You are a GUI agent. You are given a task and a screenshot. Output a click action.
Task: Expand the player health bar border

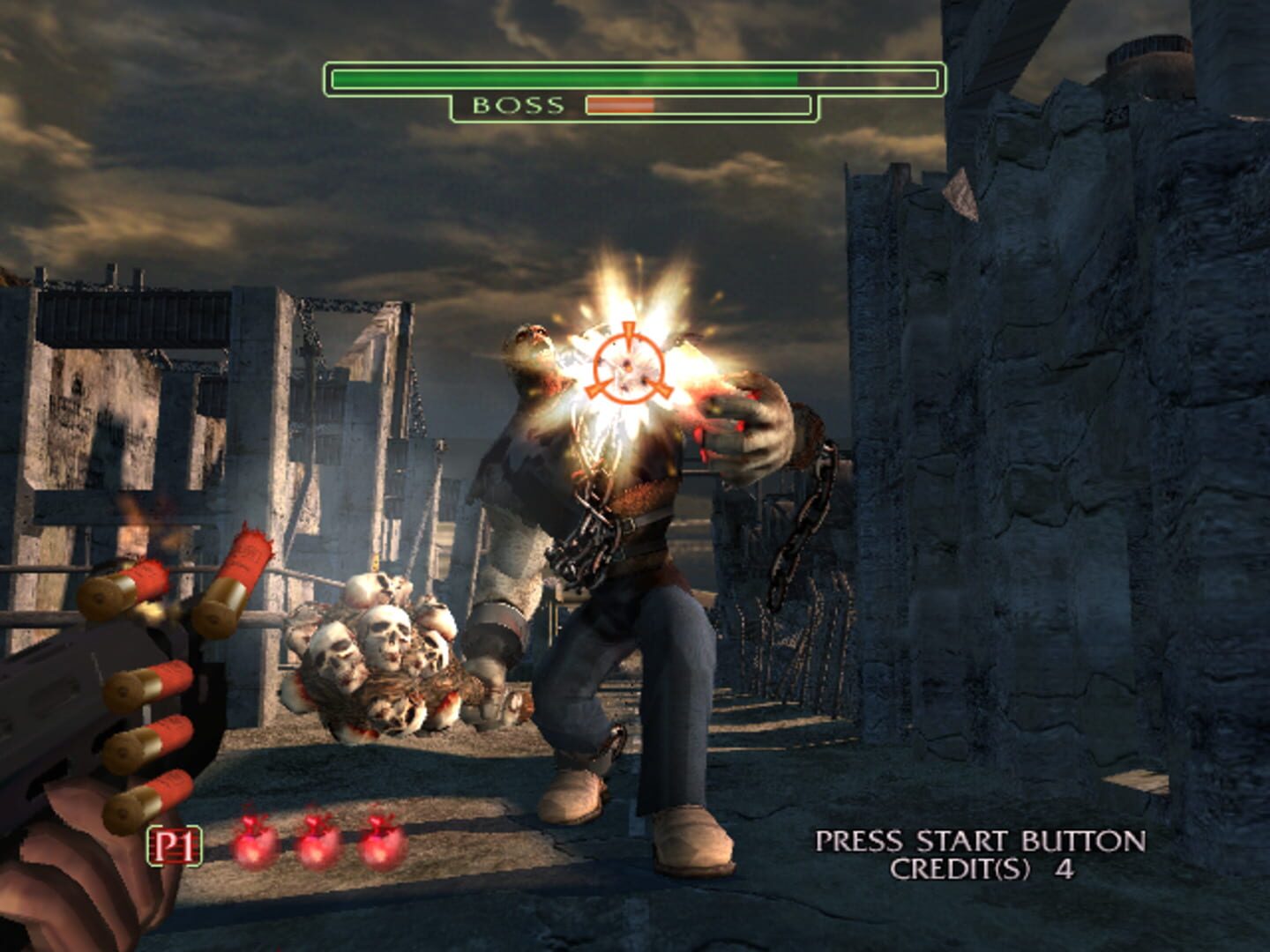click(633, 76)
